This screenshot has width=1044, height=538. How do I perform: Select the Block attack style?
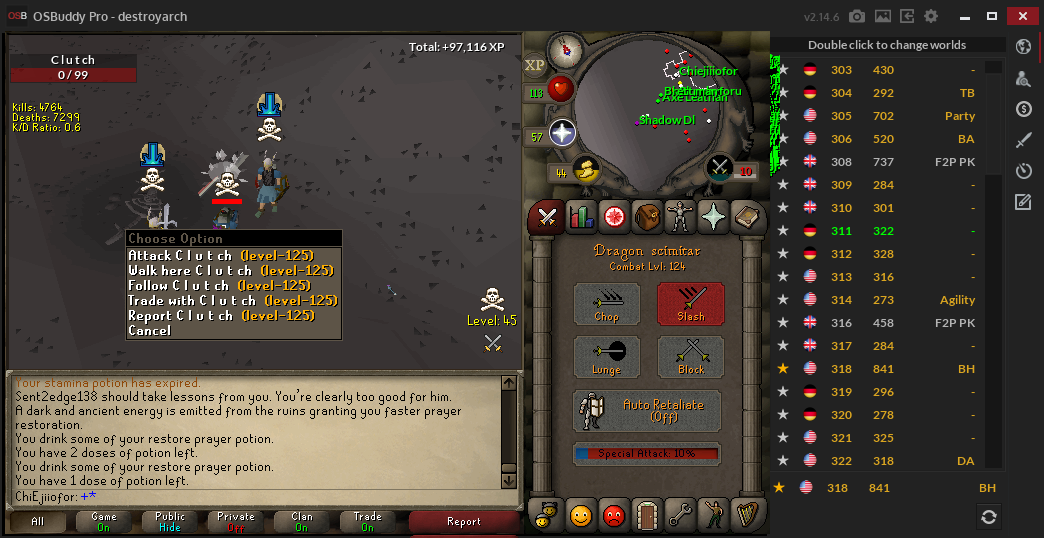click(x=690, y=357)
